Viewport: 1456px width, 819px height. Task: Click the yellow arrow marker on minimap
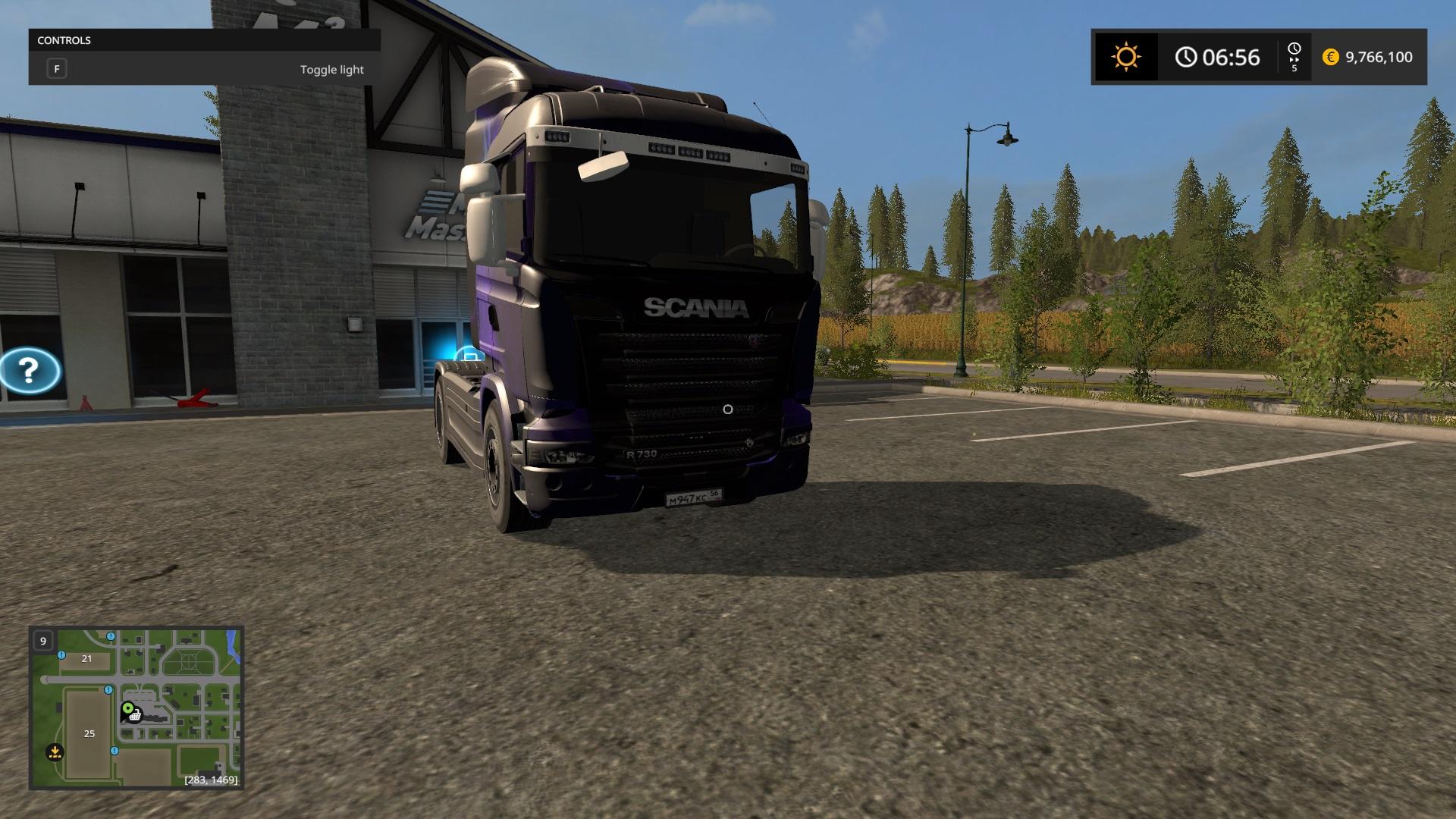pos(55,752)
